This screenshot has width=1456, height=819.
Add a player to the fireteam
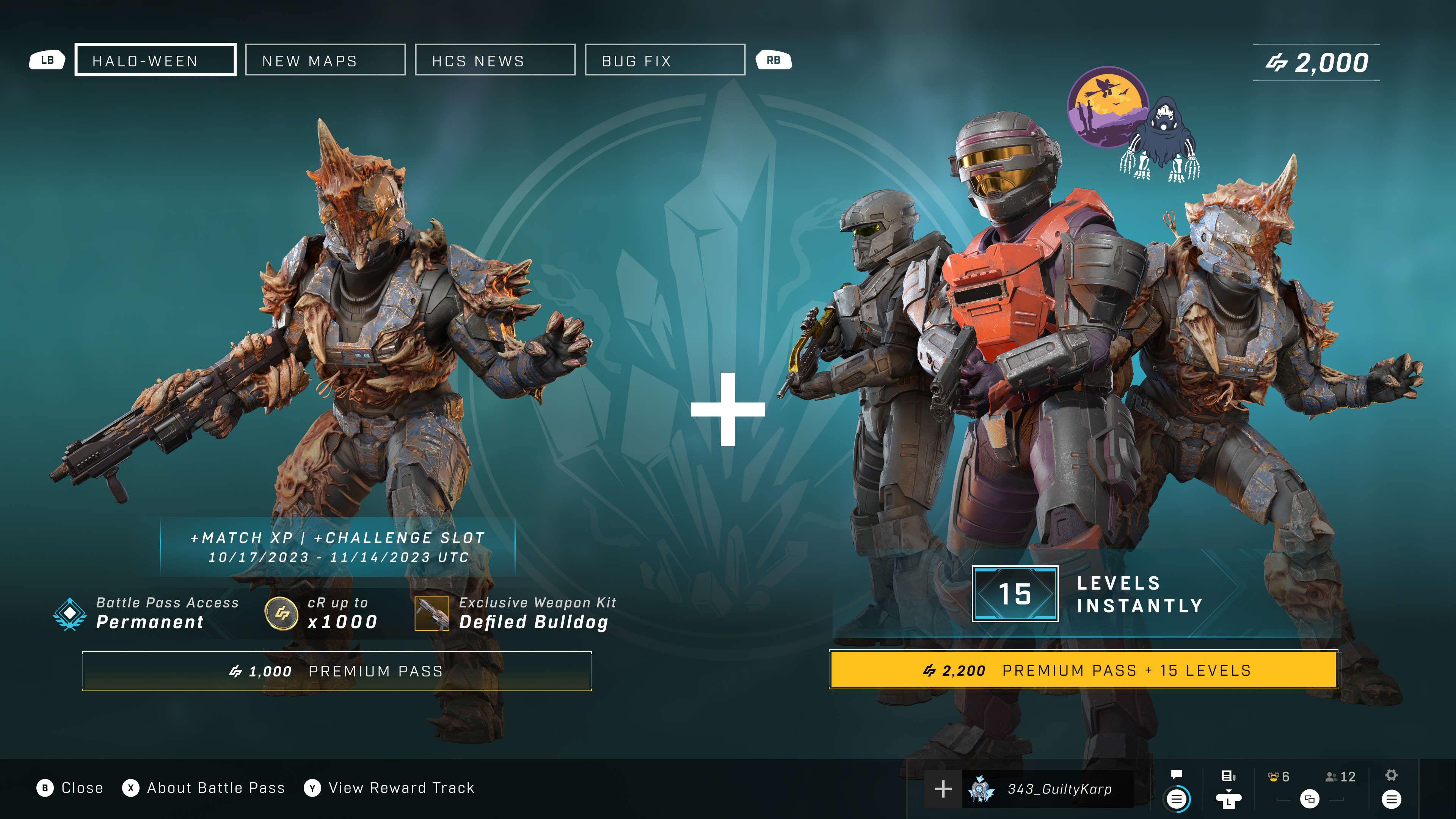click(943, 789)
